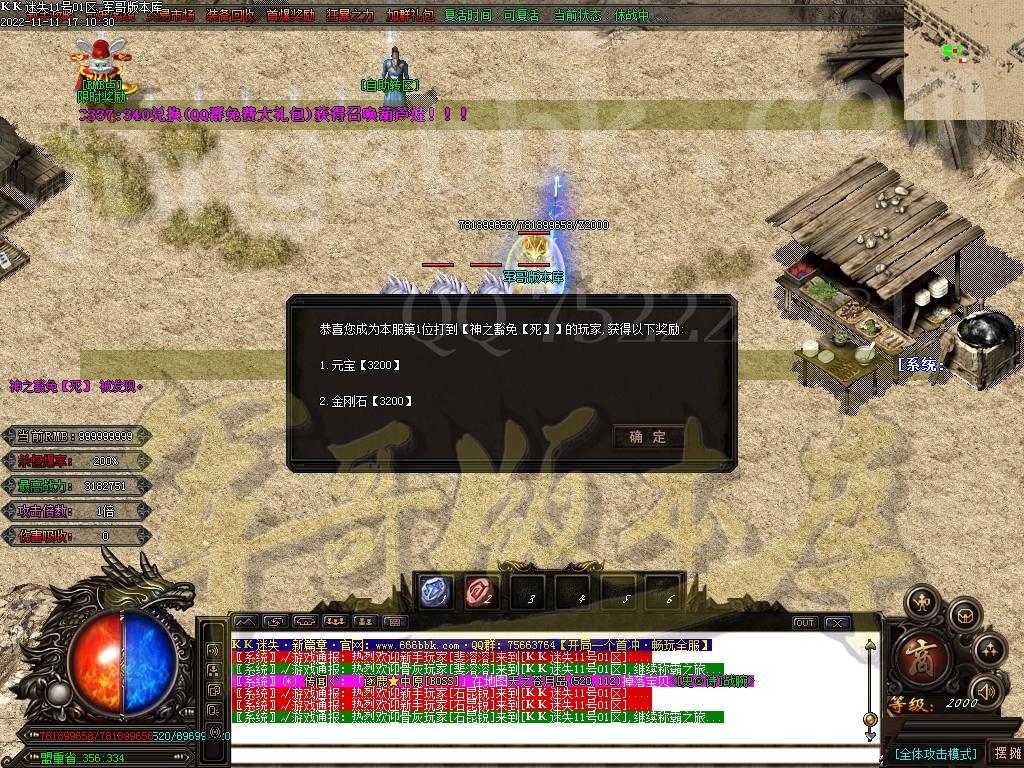Use the red rune in hotbar slot 2
The image size is (1024, 768).
point(481,592)
